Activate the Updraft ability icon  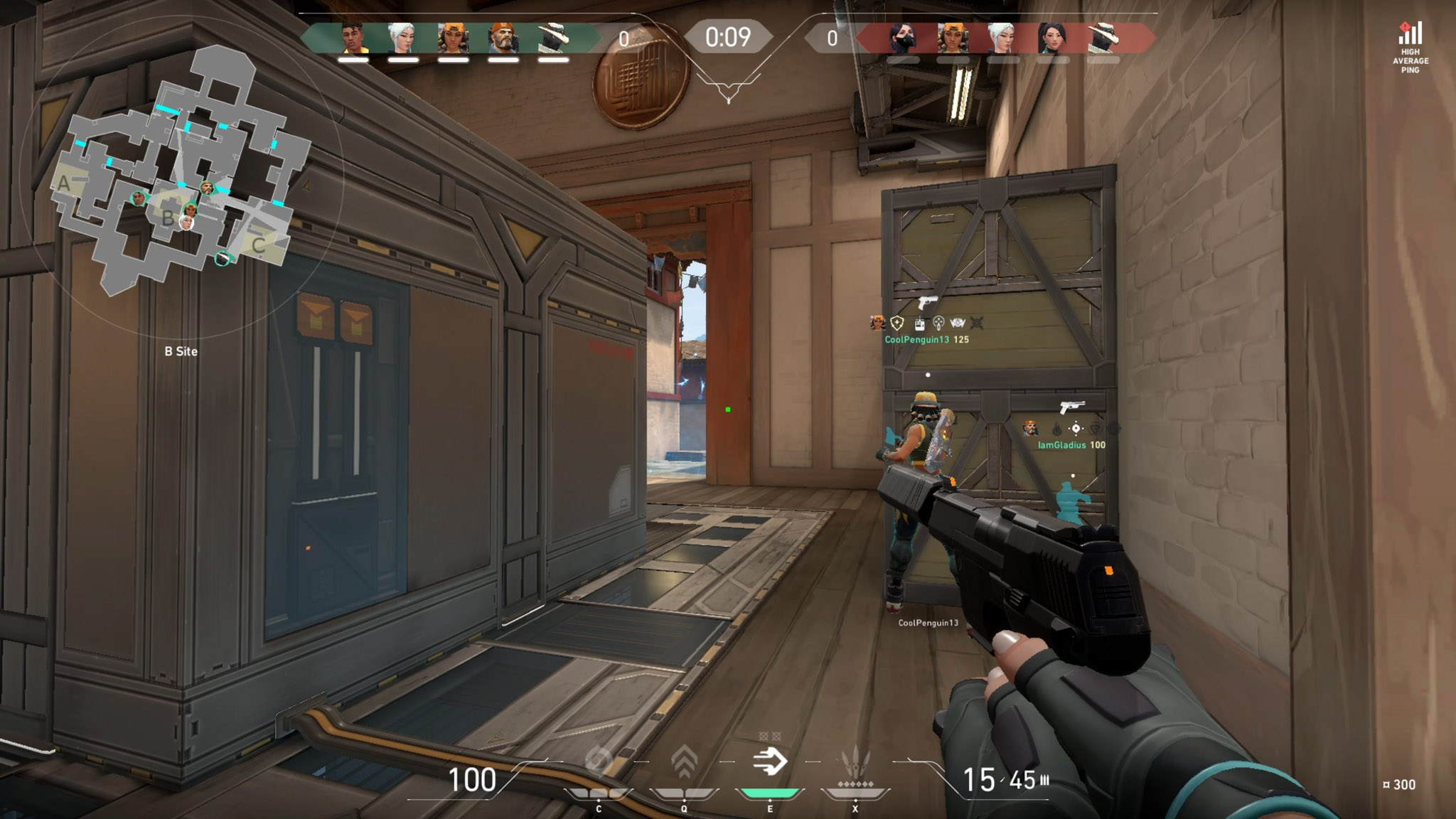pyautogui.click(x=684, y=764)
